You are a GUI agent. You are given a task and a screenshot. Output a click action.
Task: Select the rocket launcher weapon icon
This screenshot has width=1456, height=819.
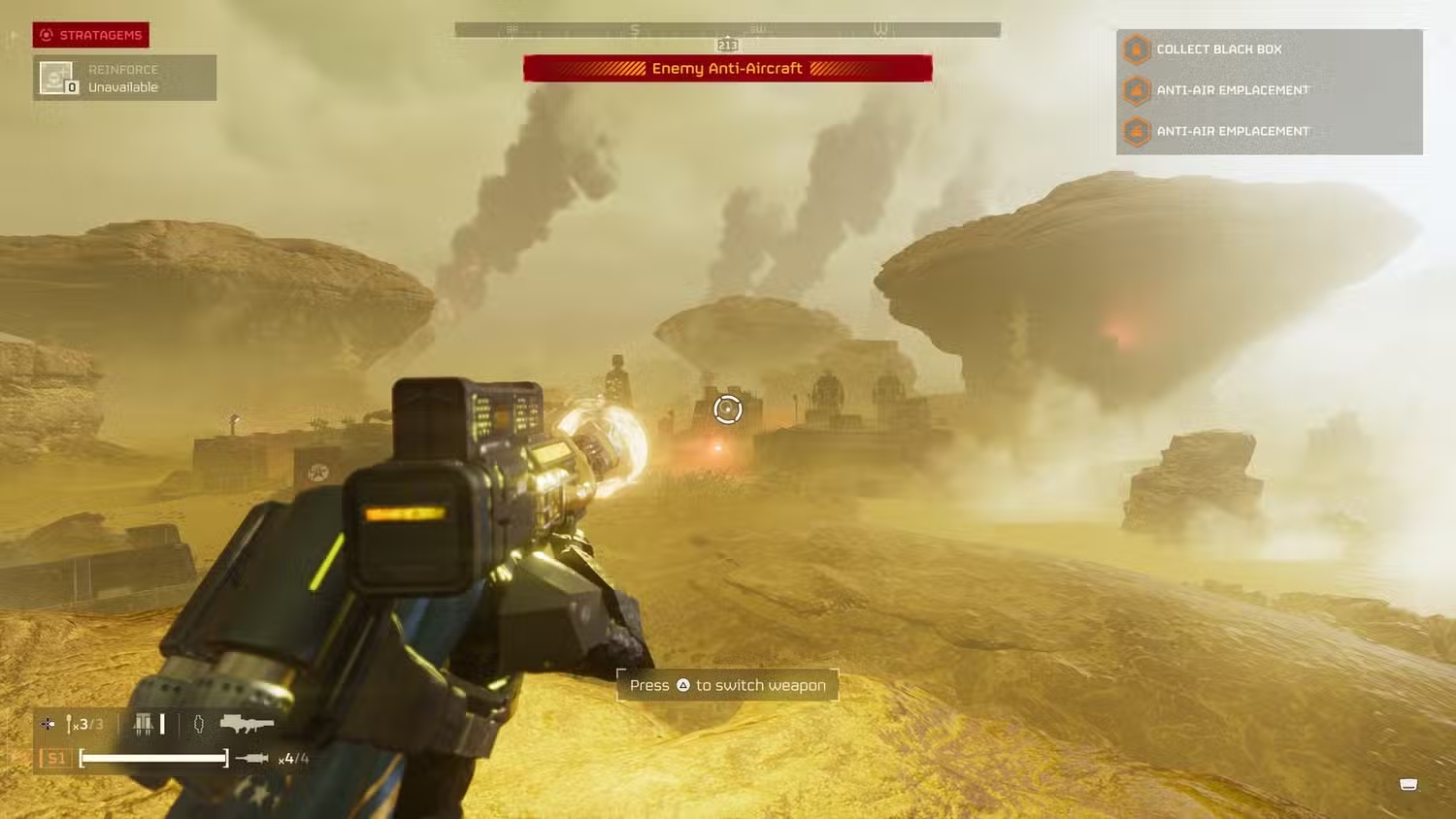[247, 723]
